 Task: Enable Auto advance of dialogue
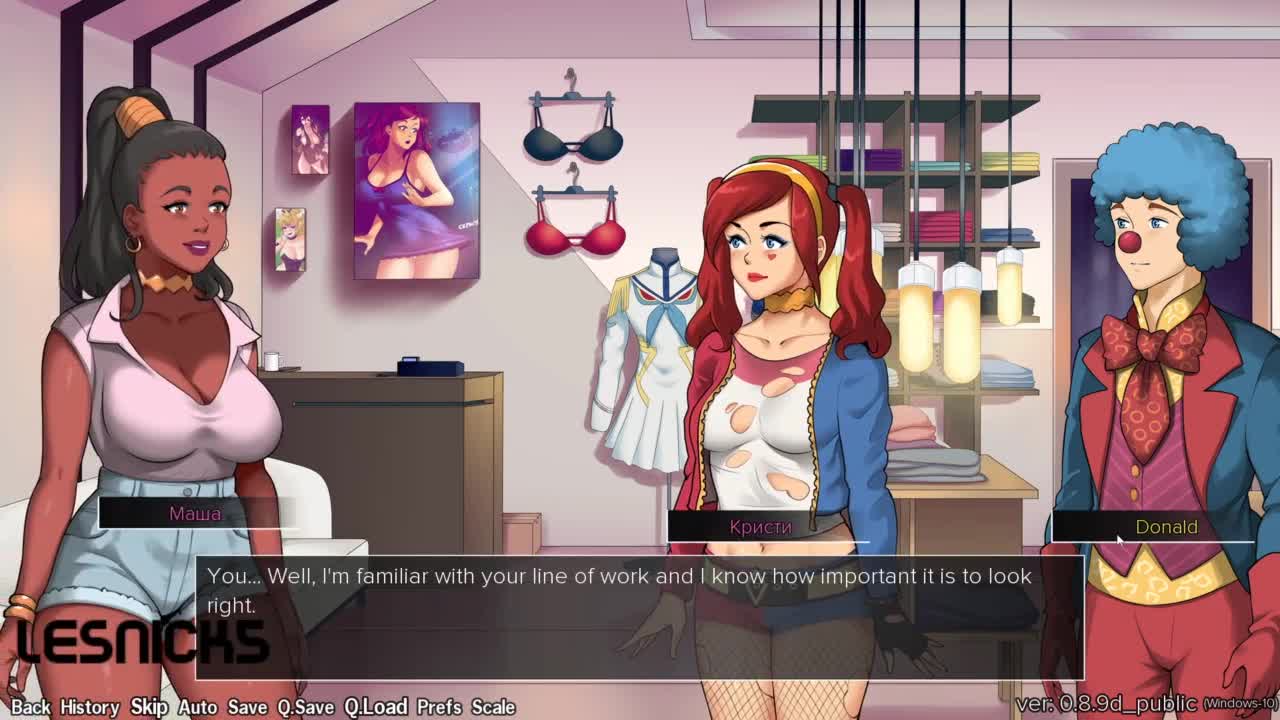click(198, 707)
